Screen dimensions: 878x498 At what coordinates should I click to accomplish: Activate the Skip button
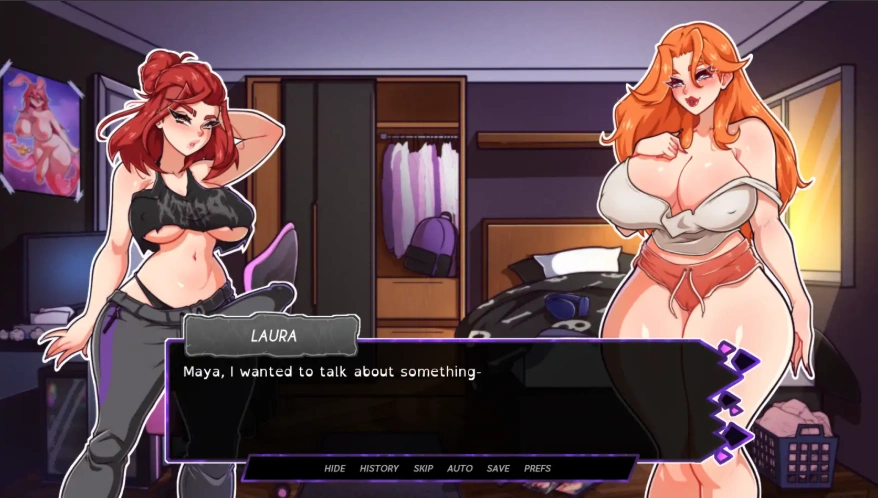pyautogui.click(x=423, y=468)
